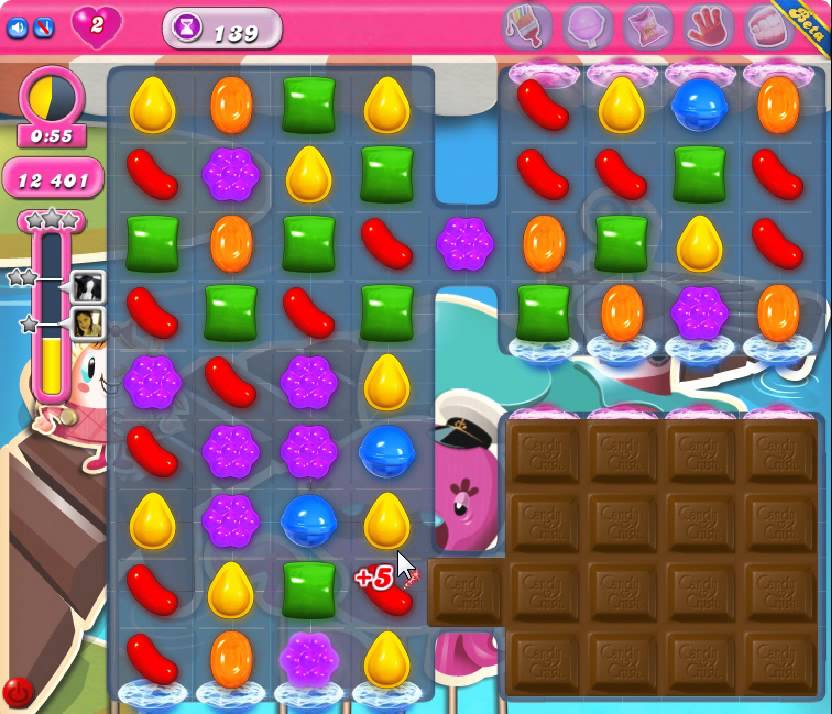Toggle the music note button

coord(43,28)
